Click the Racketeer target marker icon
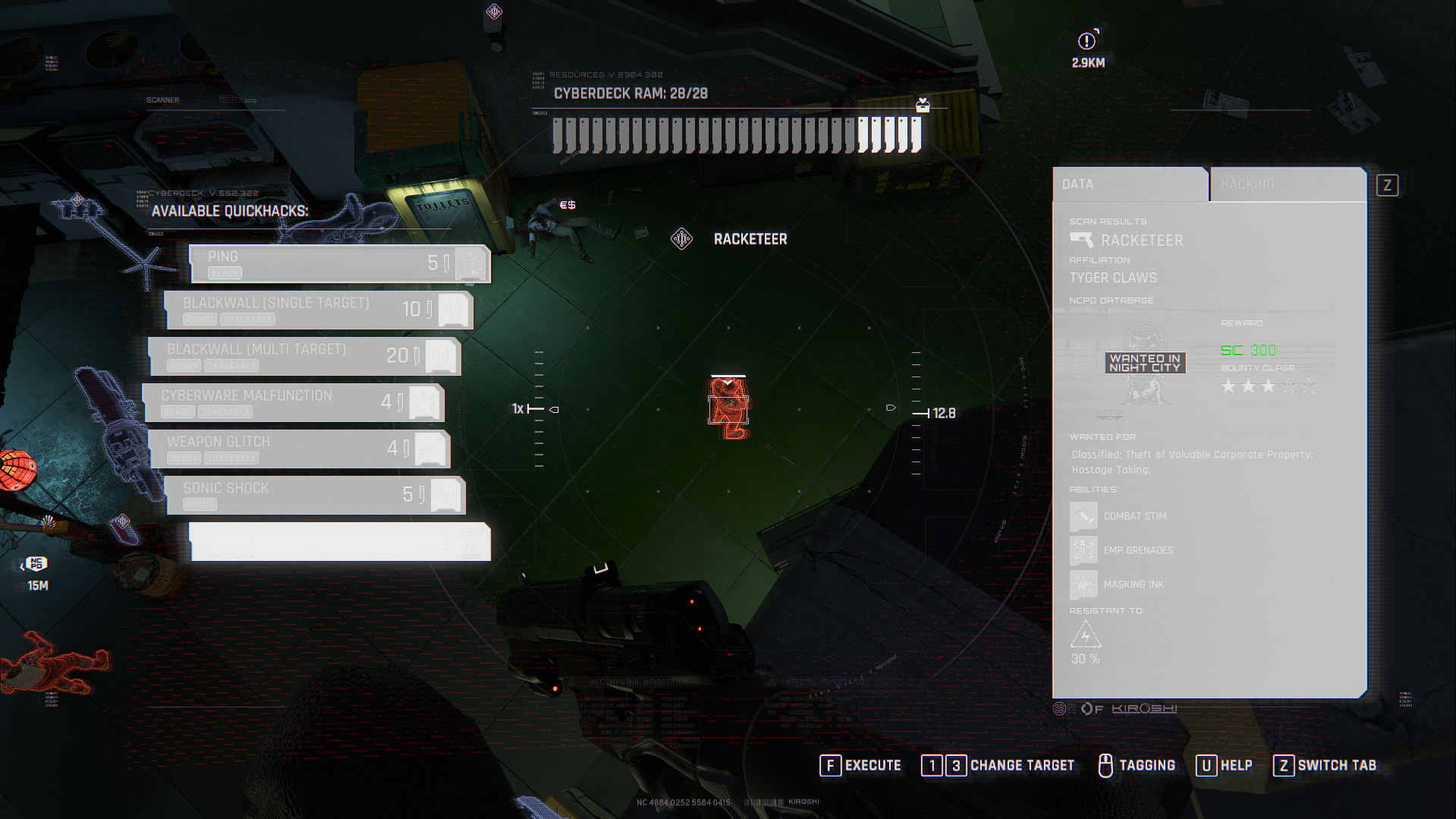This screenshot has width=1456, height=819. tap(681, 239)
